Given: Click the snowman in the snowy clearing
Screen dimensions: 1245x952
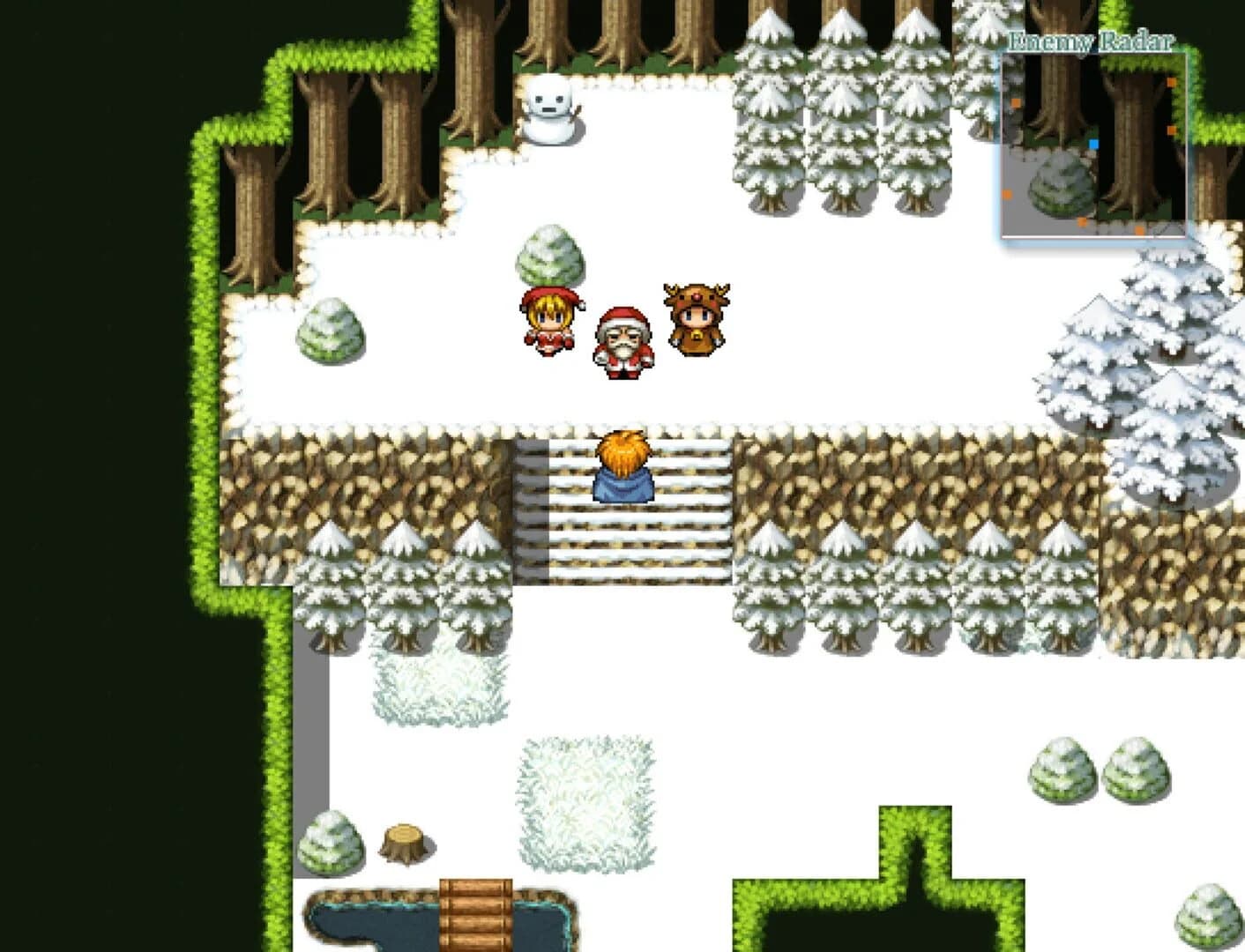Looking at the screenshot, I should pos(552,106).
